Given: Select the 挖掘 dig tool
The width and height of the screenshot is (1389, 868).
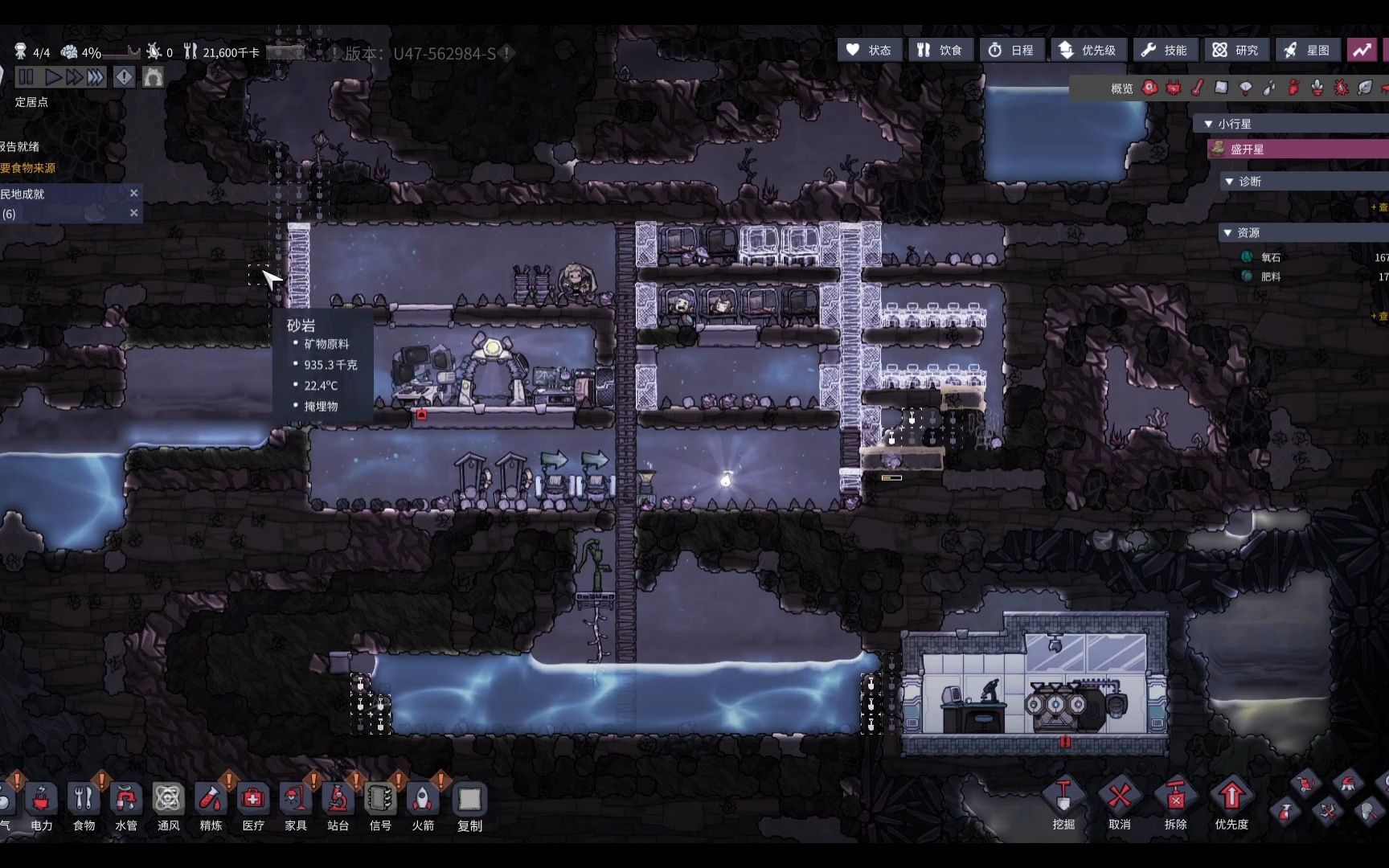Looking at the screenshot, I should (1063, 802).
